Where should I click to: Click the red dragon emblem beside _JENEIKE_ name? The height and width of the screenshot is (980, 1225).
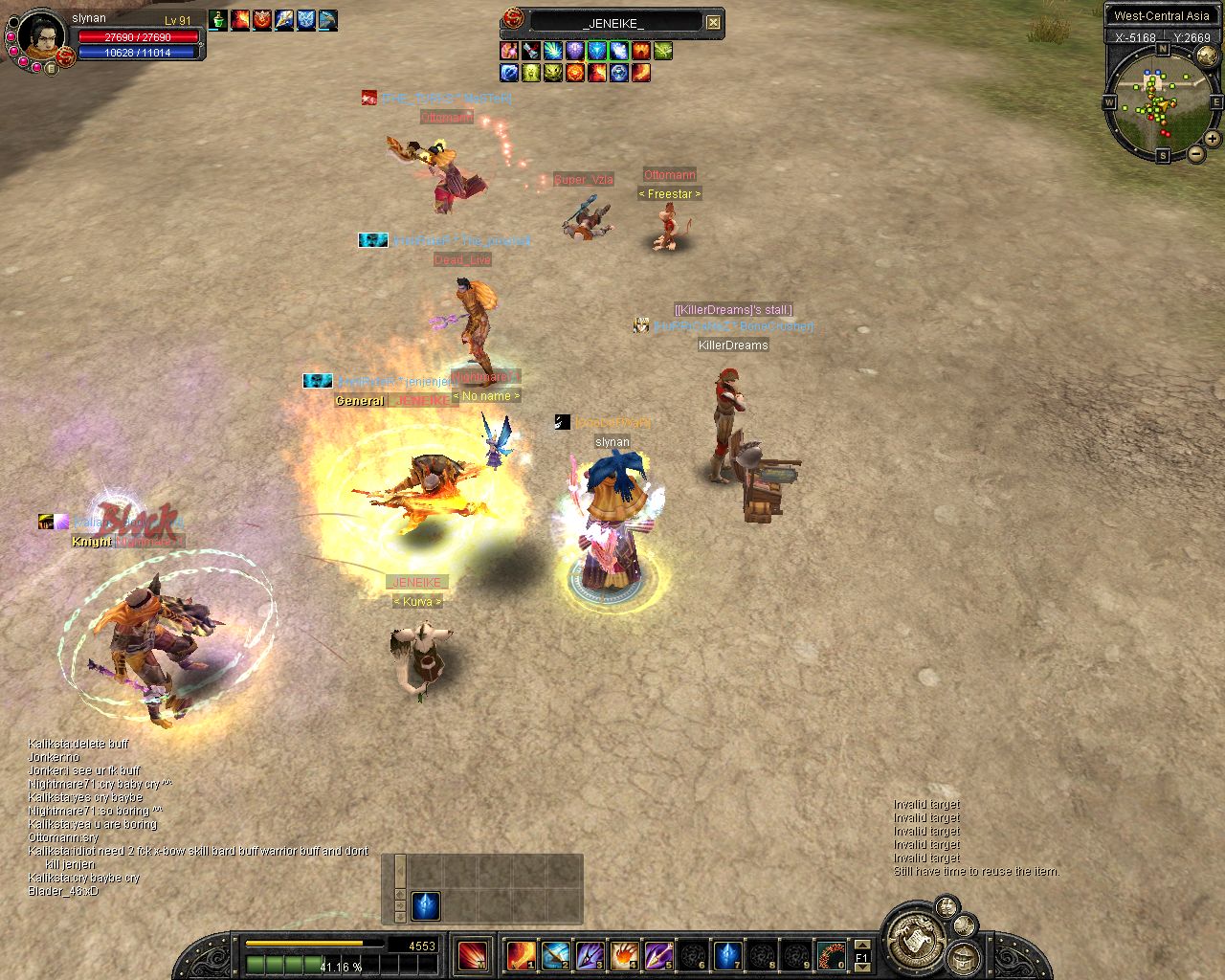coord(514,20)
